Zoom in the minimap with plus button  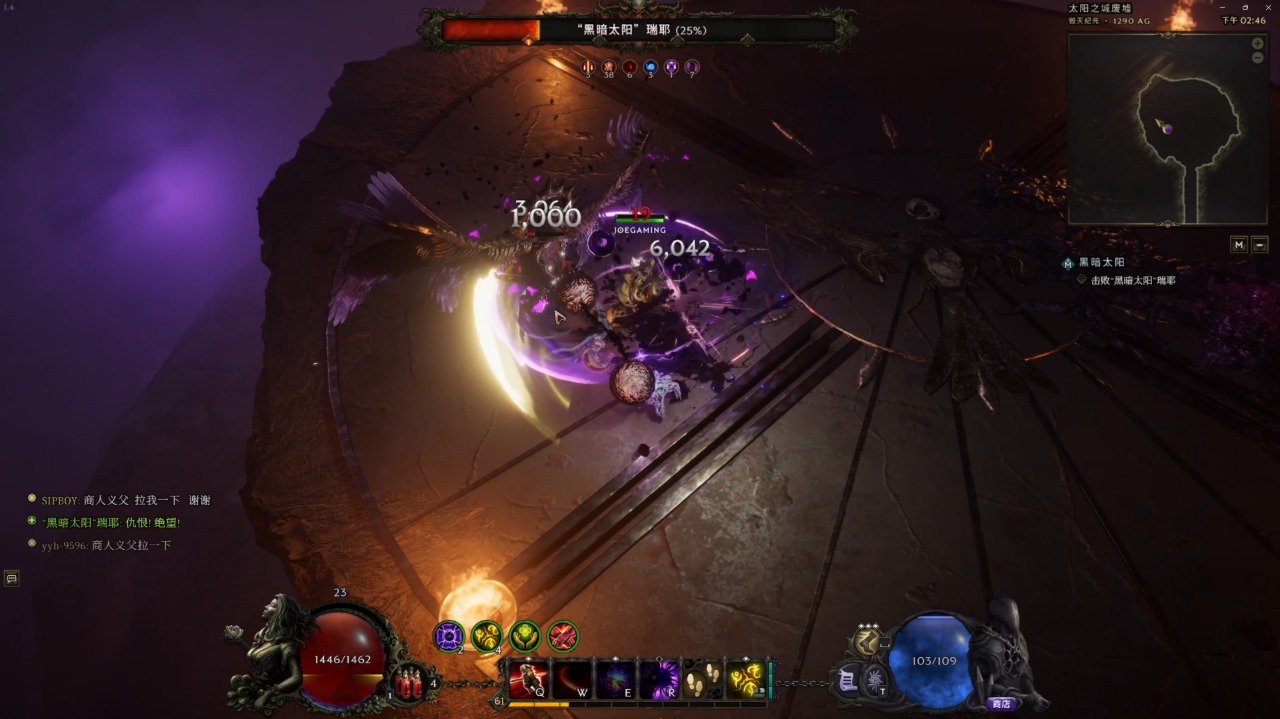point(1257,44)
